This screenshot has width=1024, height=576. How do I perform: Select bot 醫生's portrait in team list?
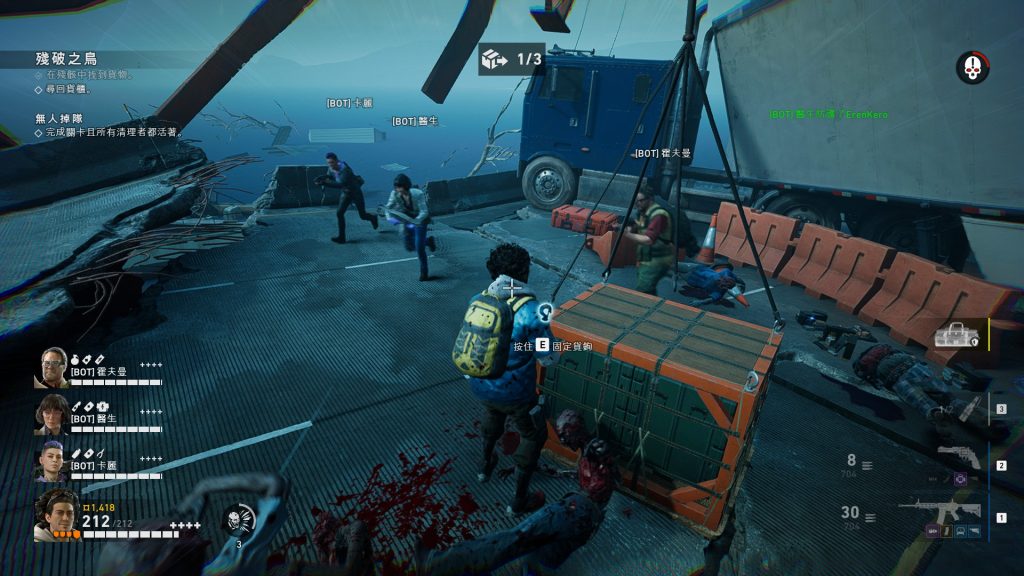coord(52,414)
